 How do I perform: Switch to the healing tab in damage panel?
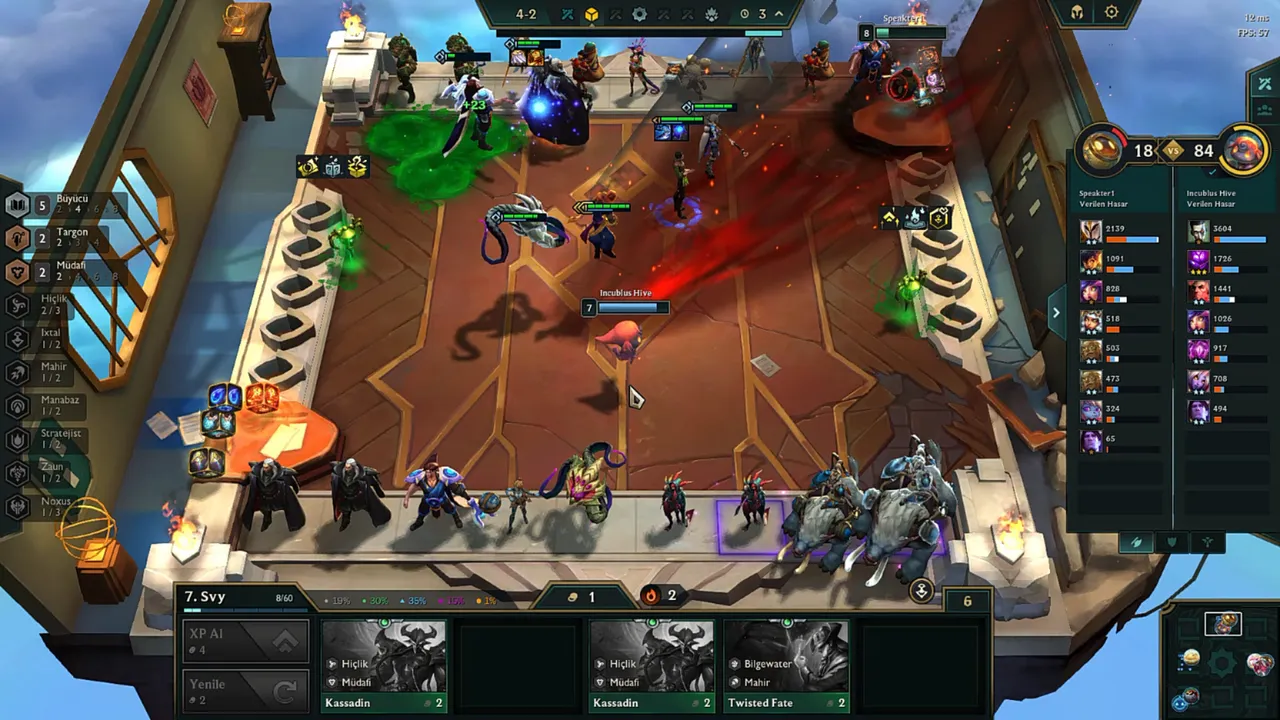[x=1208, y=542]
